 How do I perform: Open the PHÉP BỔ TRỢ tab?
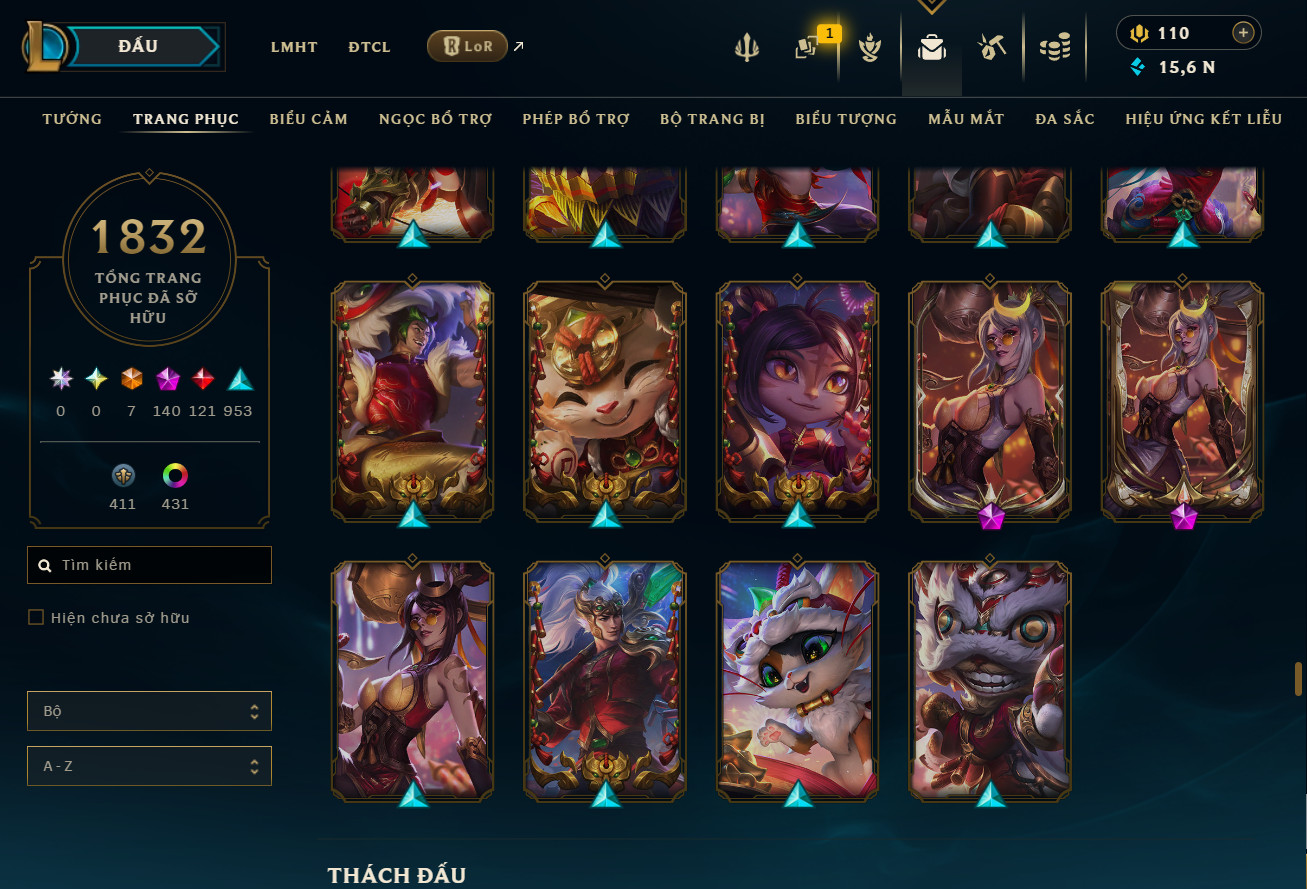click(575, 119)
